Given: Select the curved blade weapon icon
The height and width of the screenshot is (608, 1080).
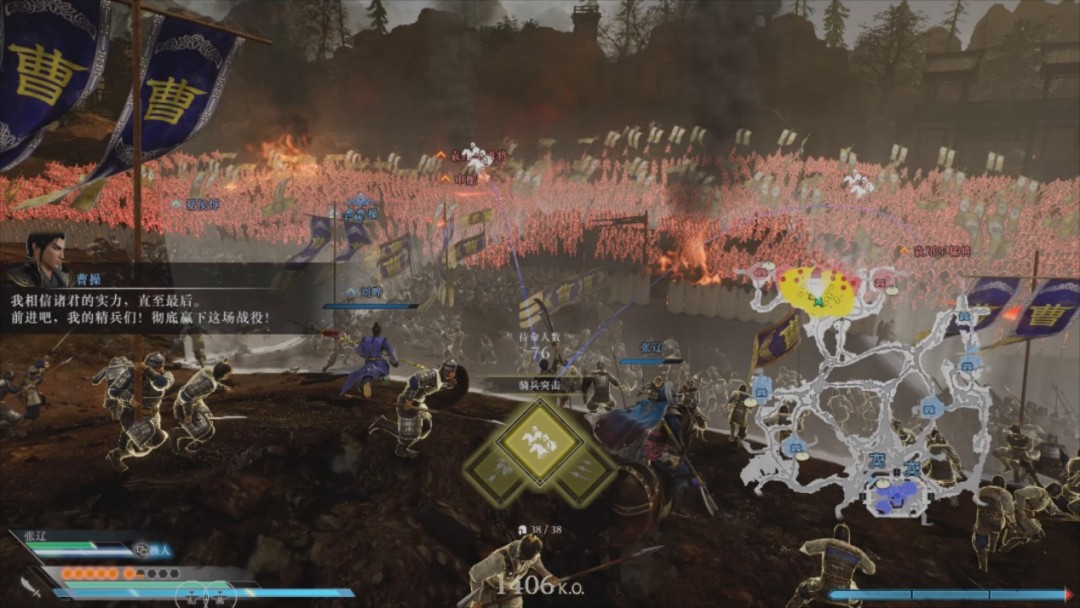Looking at the screenshot, I should pyautogui.click(x=30, y=587).
